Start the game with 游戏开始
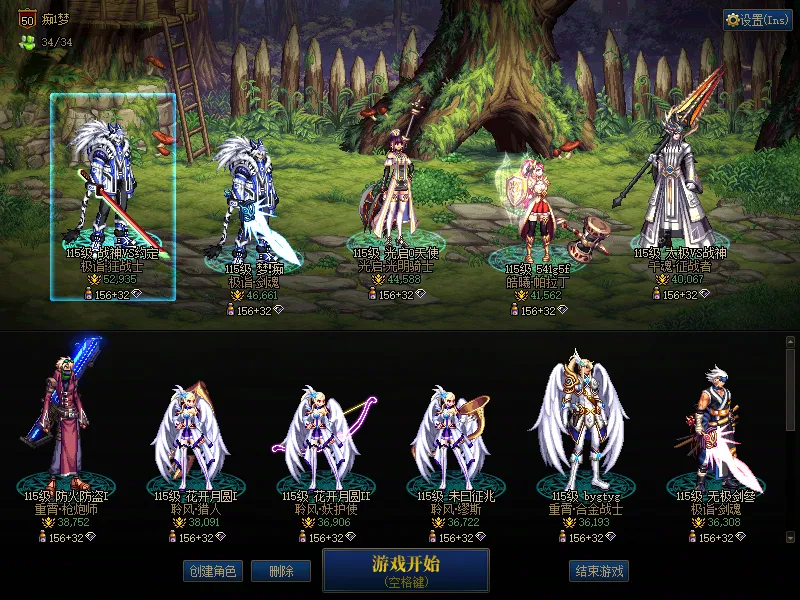800x600 pixels. click(x=405, y=570)
